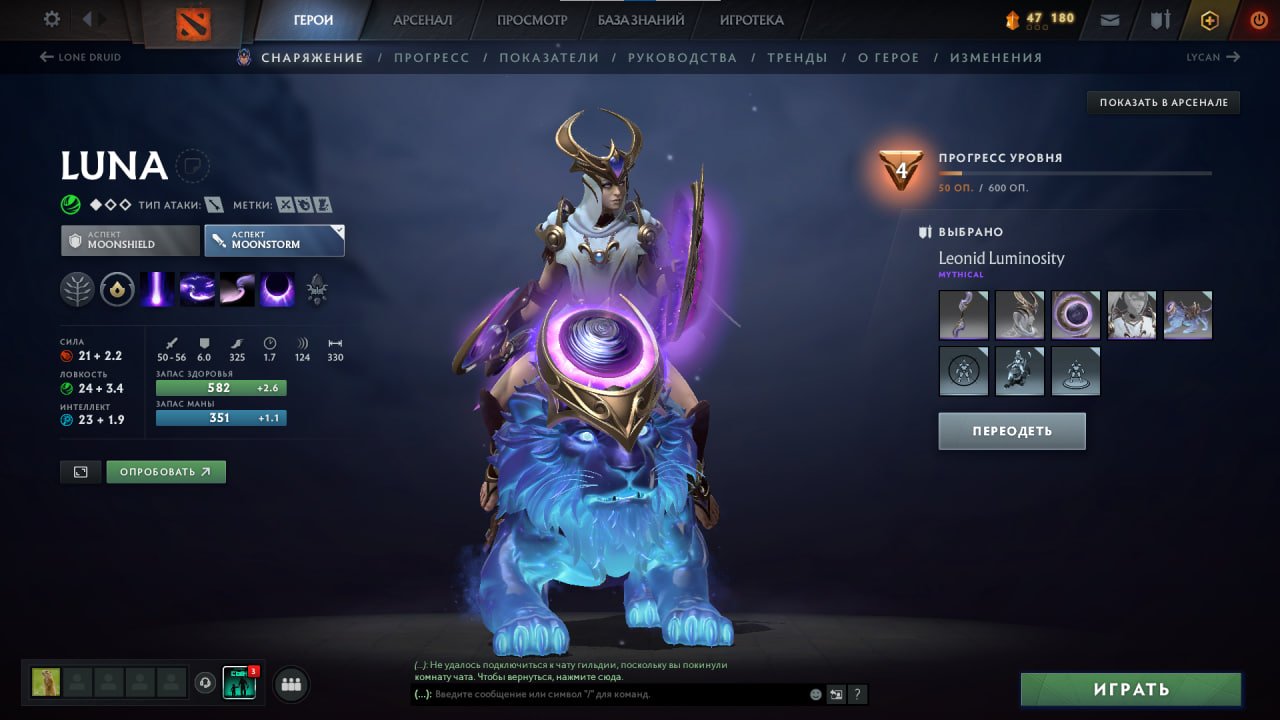Viewport: 1280px width, 720px height.
Task: Toggle the friends list icon
Action: pos(289,684)
